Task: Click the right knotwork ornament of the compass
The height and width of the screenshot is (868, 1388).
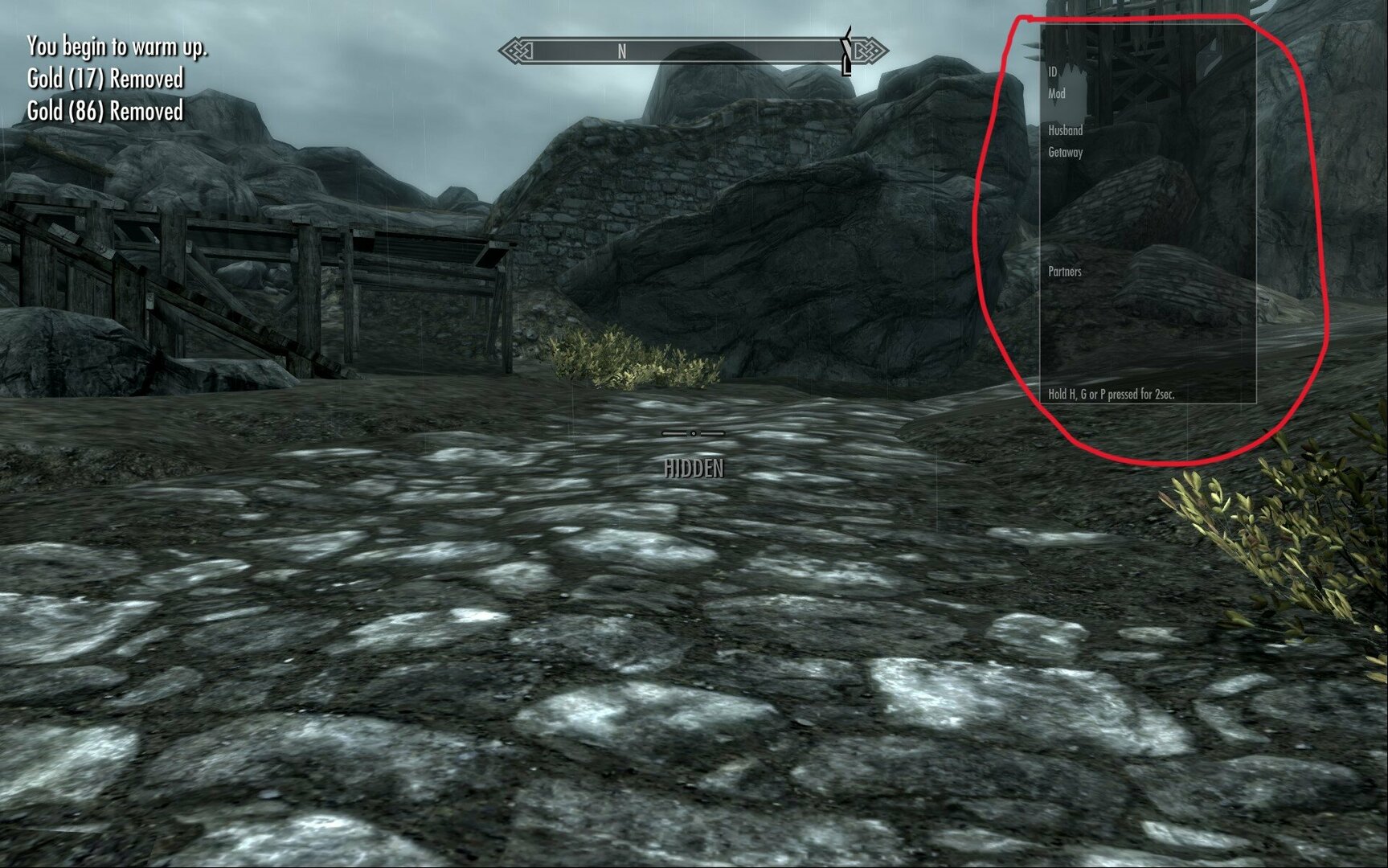Action: [868, 50]
